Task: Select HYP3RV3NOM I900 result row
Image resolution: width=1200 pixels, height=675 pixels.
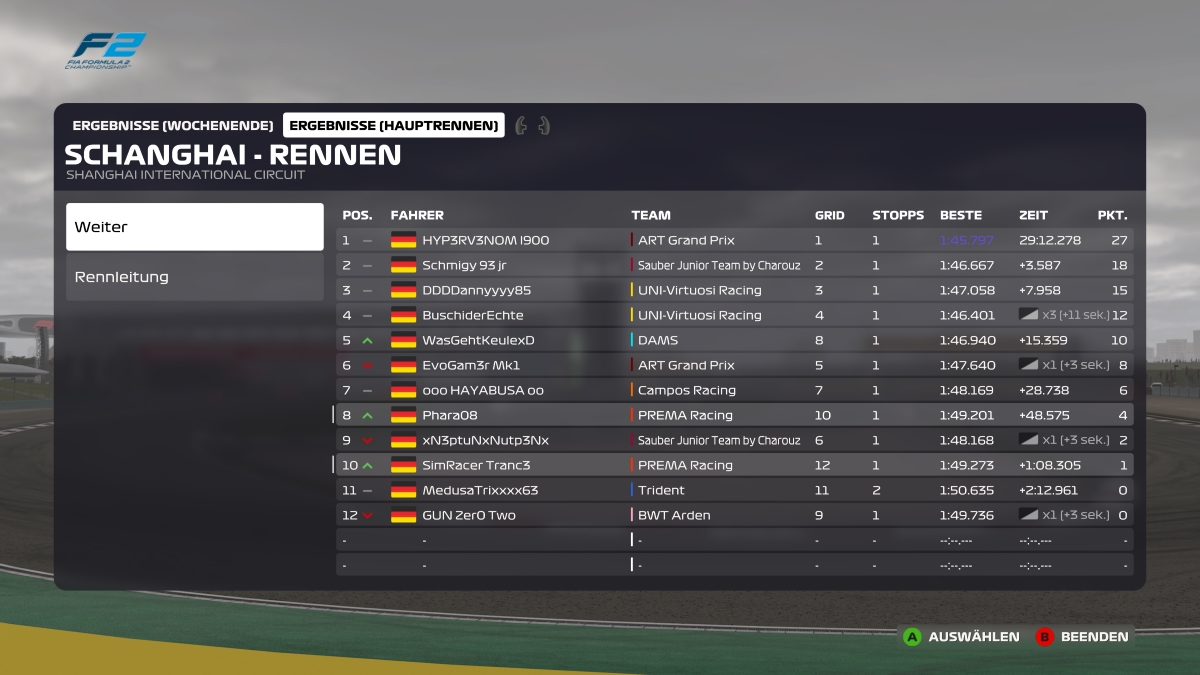Action: [x=485, y=240]
